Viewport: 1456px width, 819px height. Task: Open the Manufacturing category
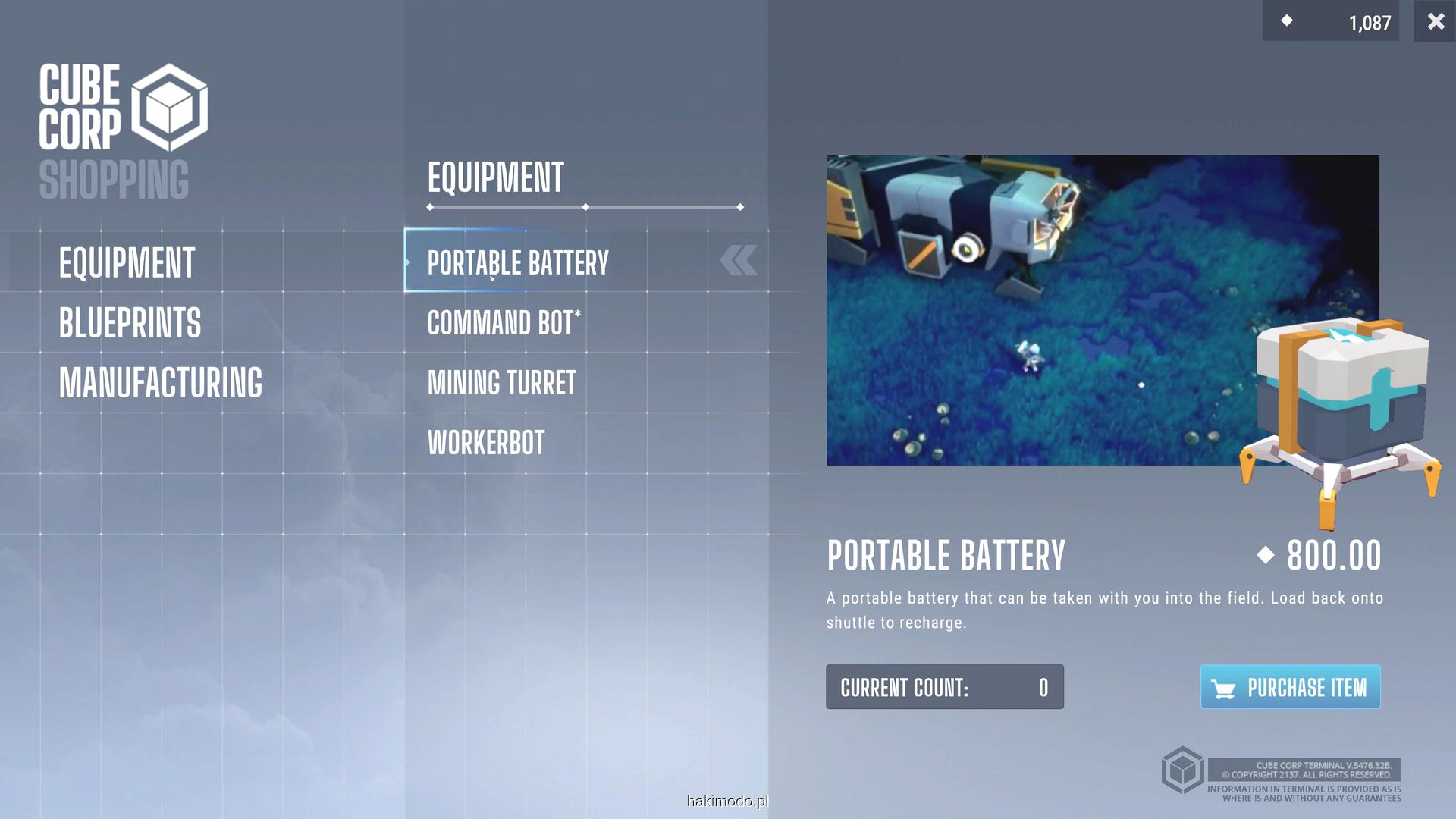(160, 383)
